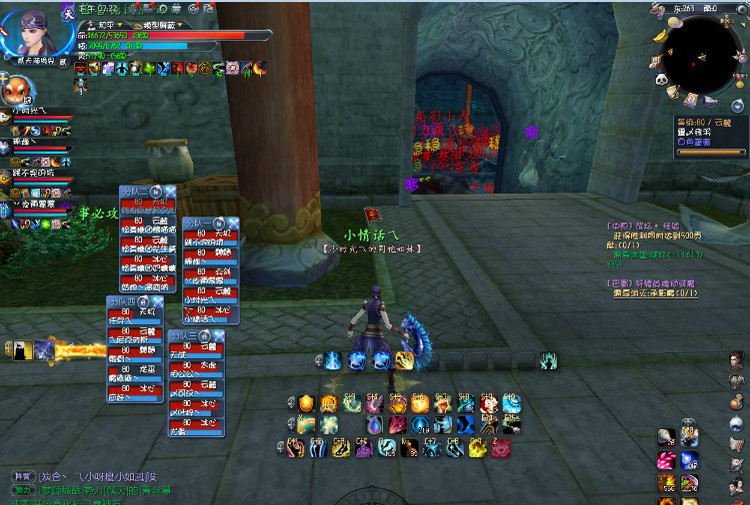Open the character portrait icon in right menu
The width and height of the screenshot is (750, 505).
pyautogui.click(x=737, y=360)
